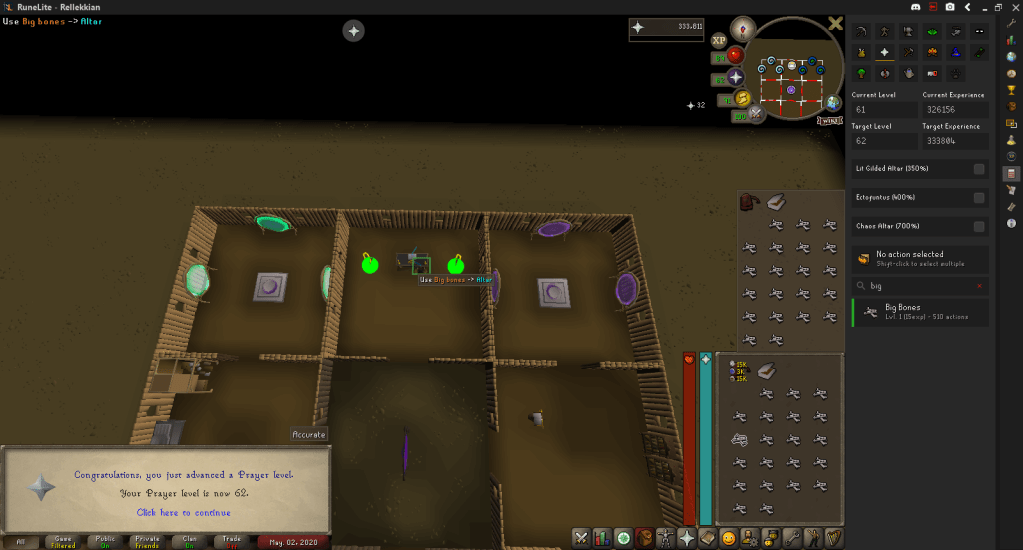The width and height of the screenshot is (1023, 550).
Task: Open the Emotes tab with smiley face
Action: tap(729, 538)
